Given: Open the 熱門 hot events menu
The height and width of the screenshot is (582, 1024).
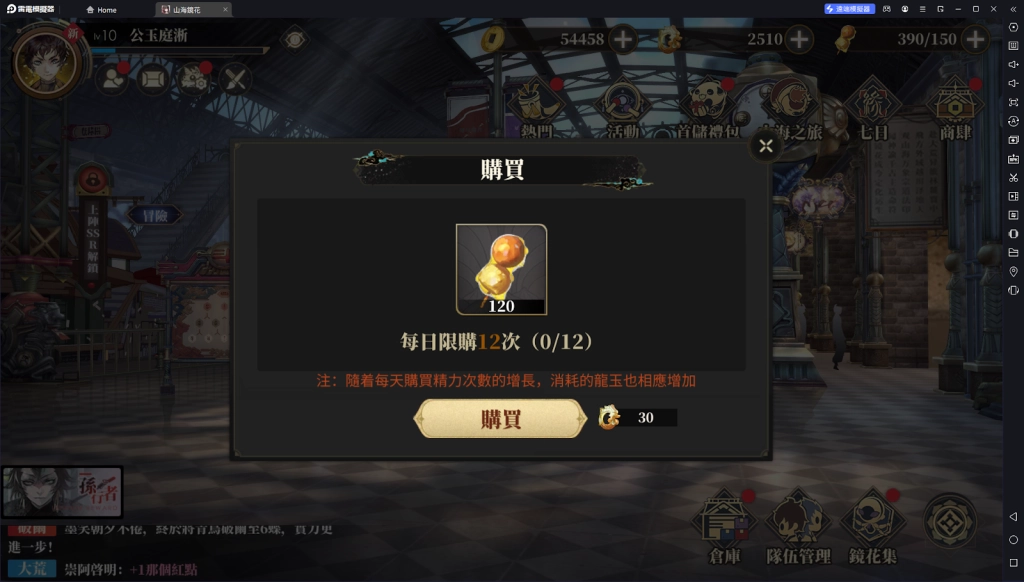Looking at the screenshot, I should coord(538,107).
